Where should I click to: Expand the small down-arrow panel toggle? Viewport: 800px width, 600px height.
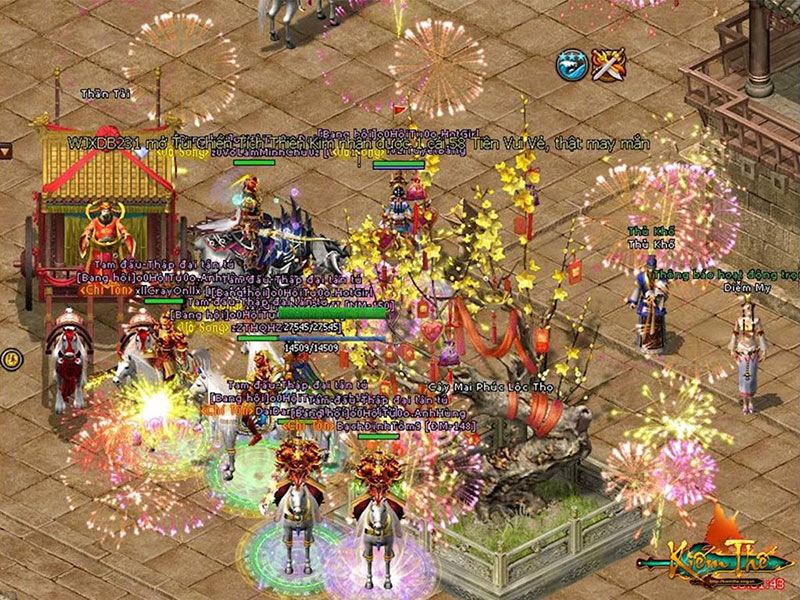tap(5, 150)
